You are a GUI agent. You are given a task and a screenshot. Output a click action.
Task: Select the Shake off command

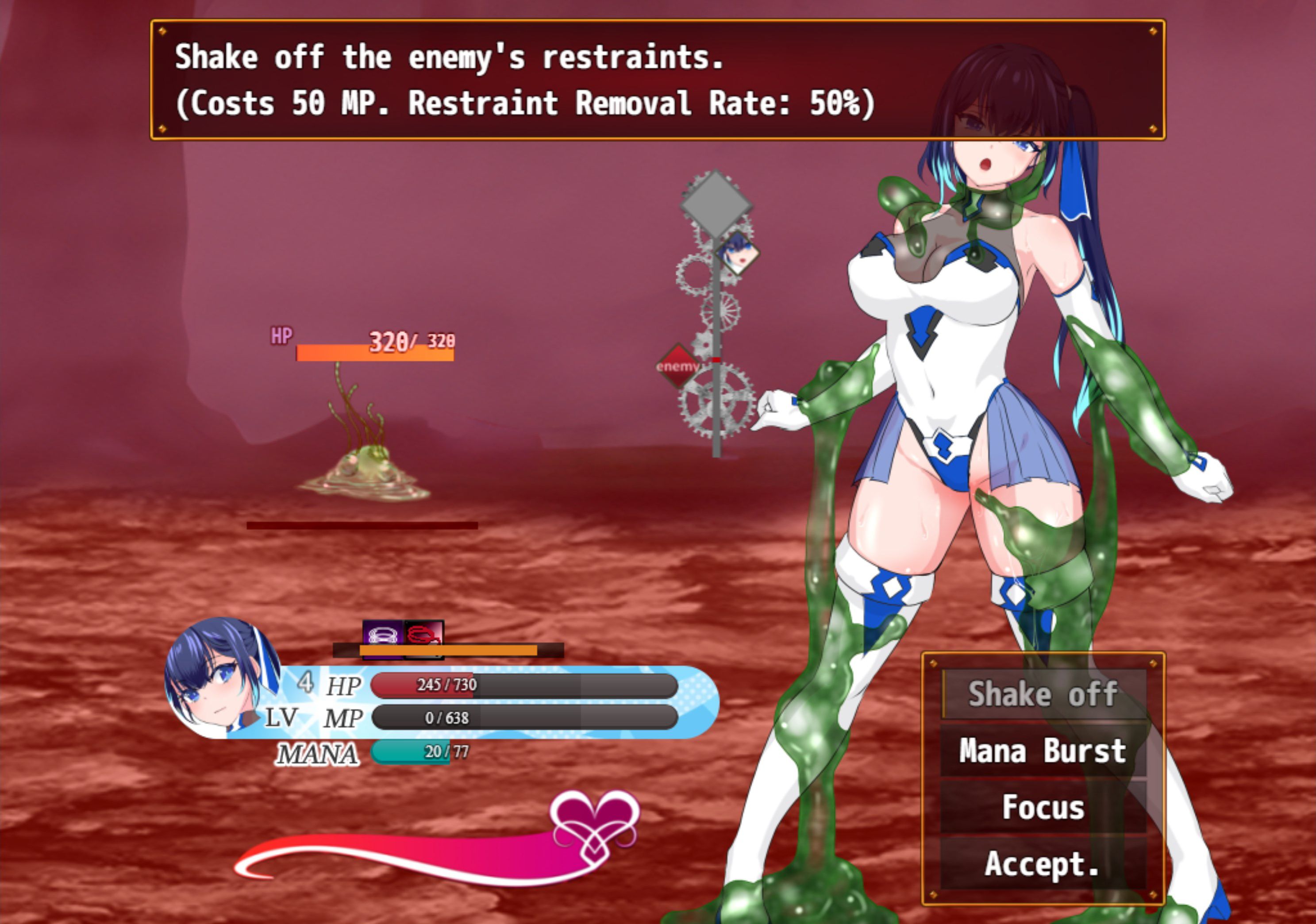point(1043,694)
